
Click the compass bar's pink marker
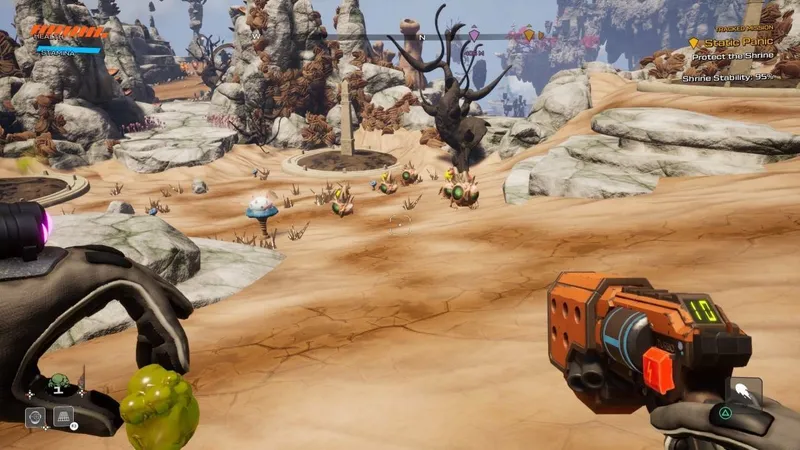coord(474,35)
